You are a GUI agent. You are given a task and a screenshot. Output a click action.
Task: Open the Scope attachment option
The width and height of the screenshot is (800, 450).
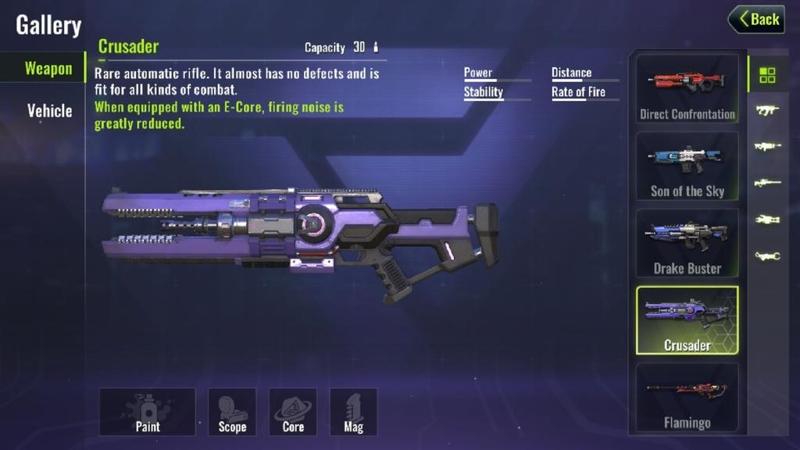tap(232, 411)
